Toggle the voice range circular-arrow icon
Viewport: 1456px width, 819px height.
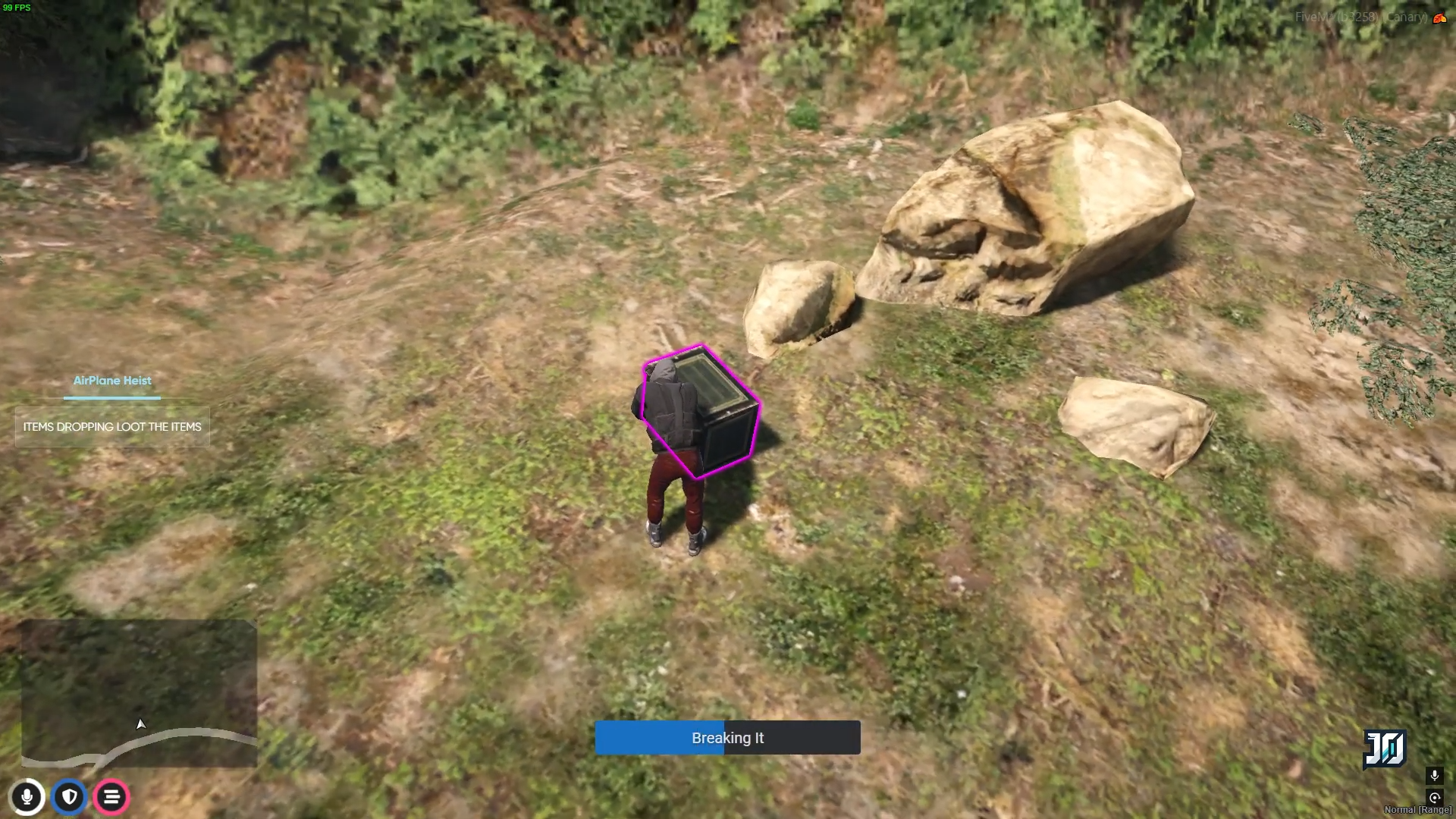1434,797
